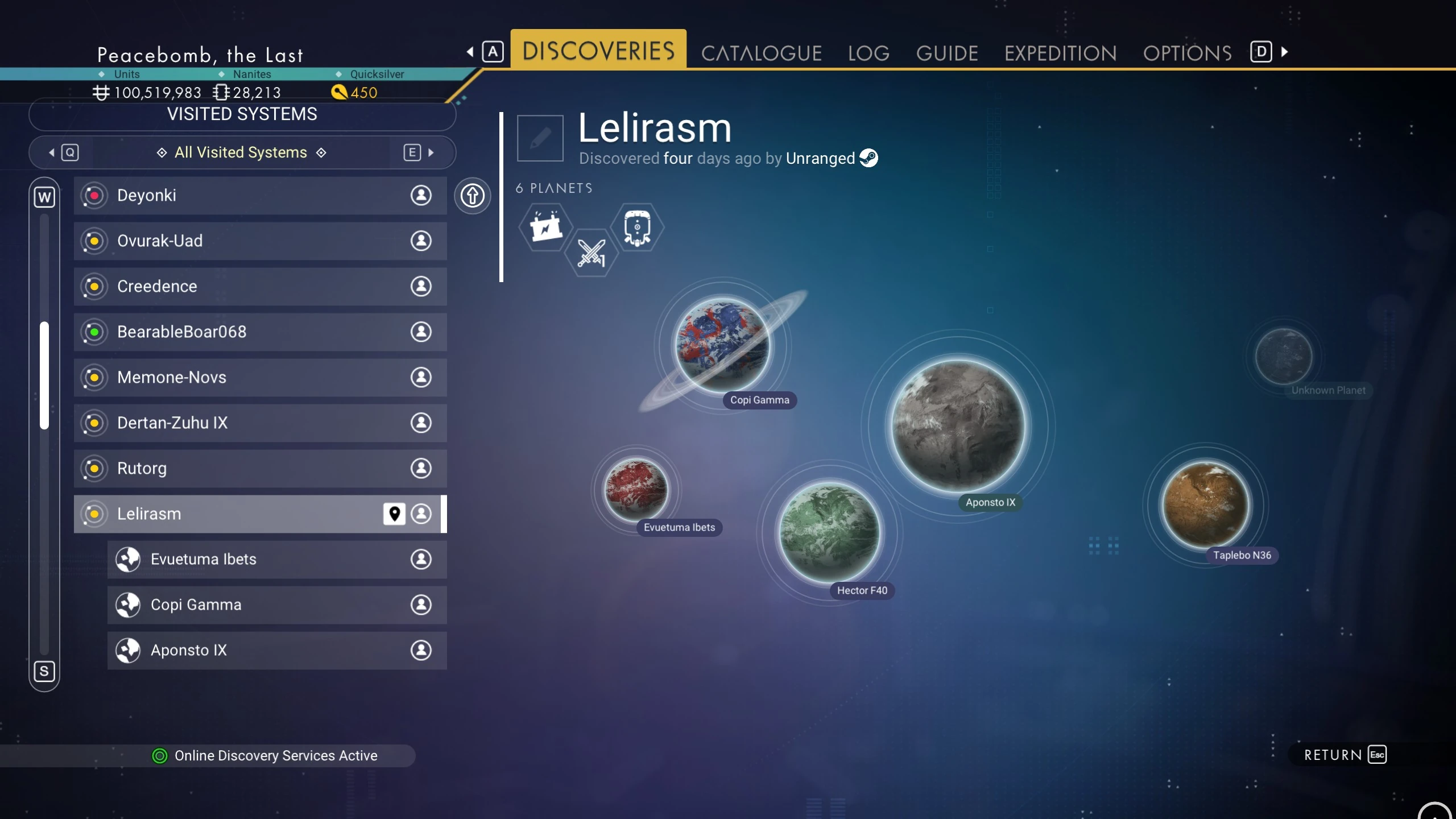The height and width of the screenshot is (819, 1456).
Task: Select the Hector F40 planet
Action: tap(829, 532)
